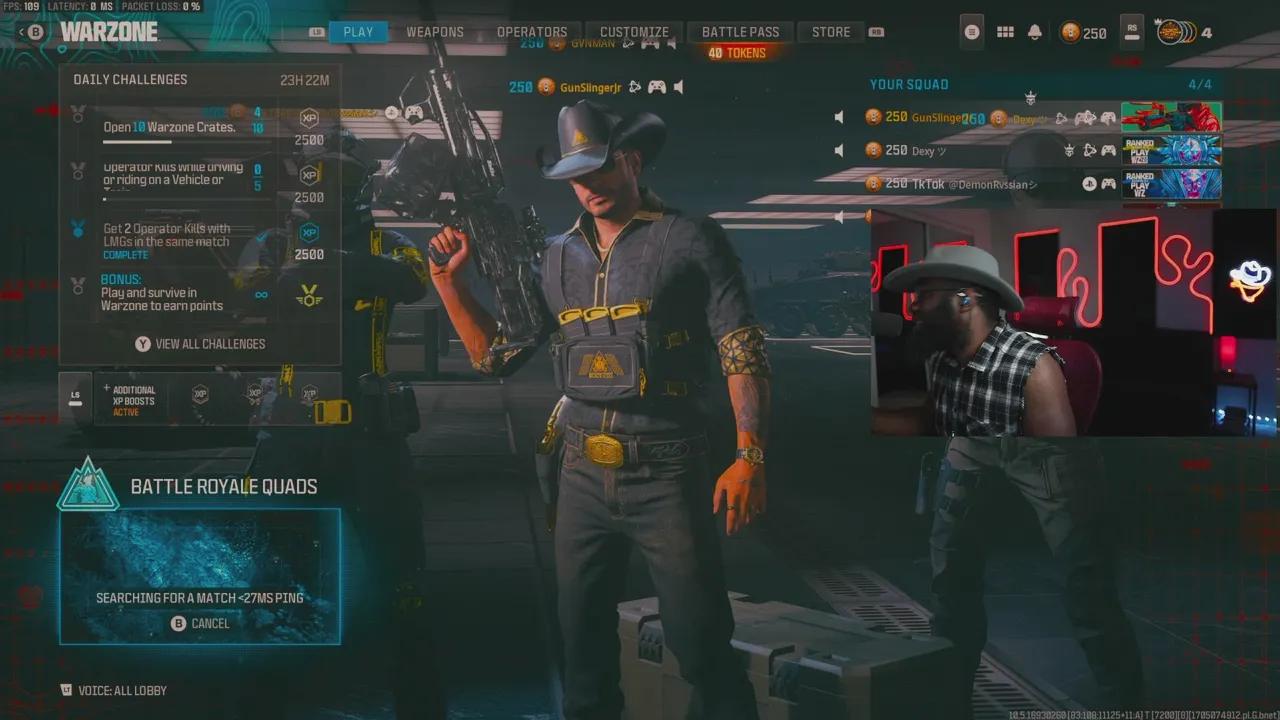Viewport: 1280px width, 720px height.
Task: Click the COD Points balance coin icon
Action: pos(1068,33)
